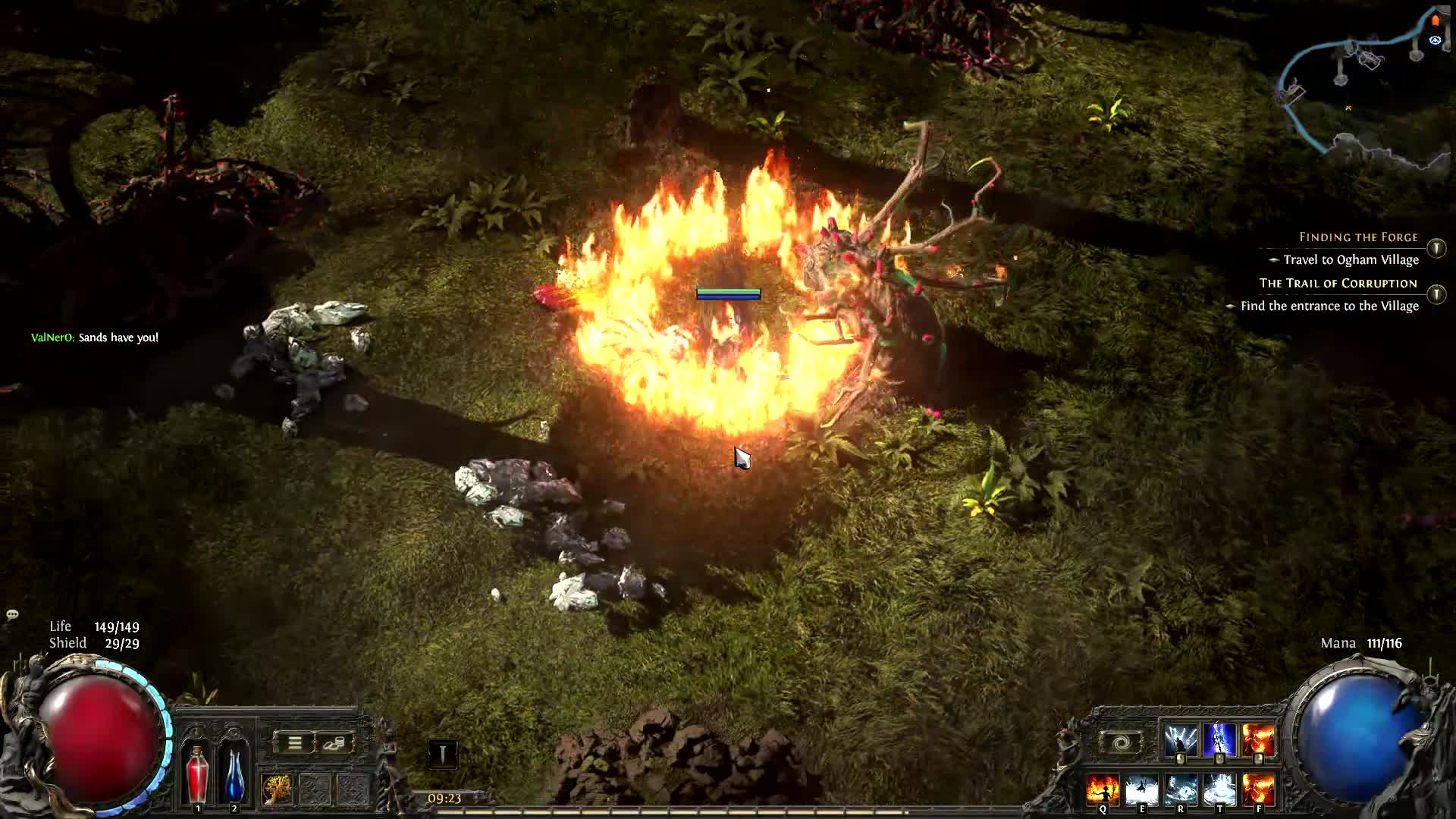
Task: Toggle the Trail of Corruption quest pin
Action: (1436, 294)
